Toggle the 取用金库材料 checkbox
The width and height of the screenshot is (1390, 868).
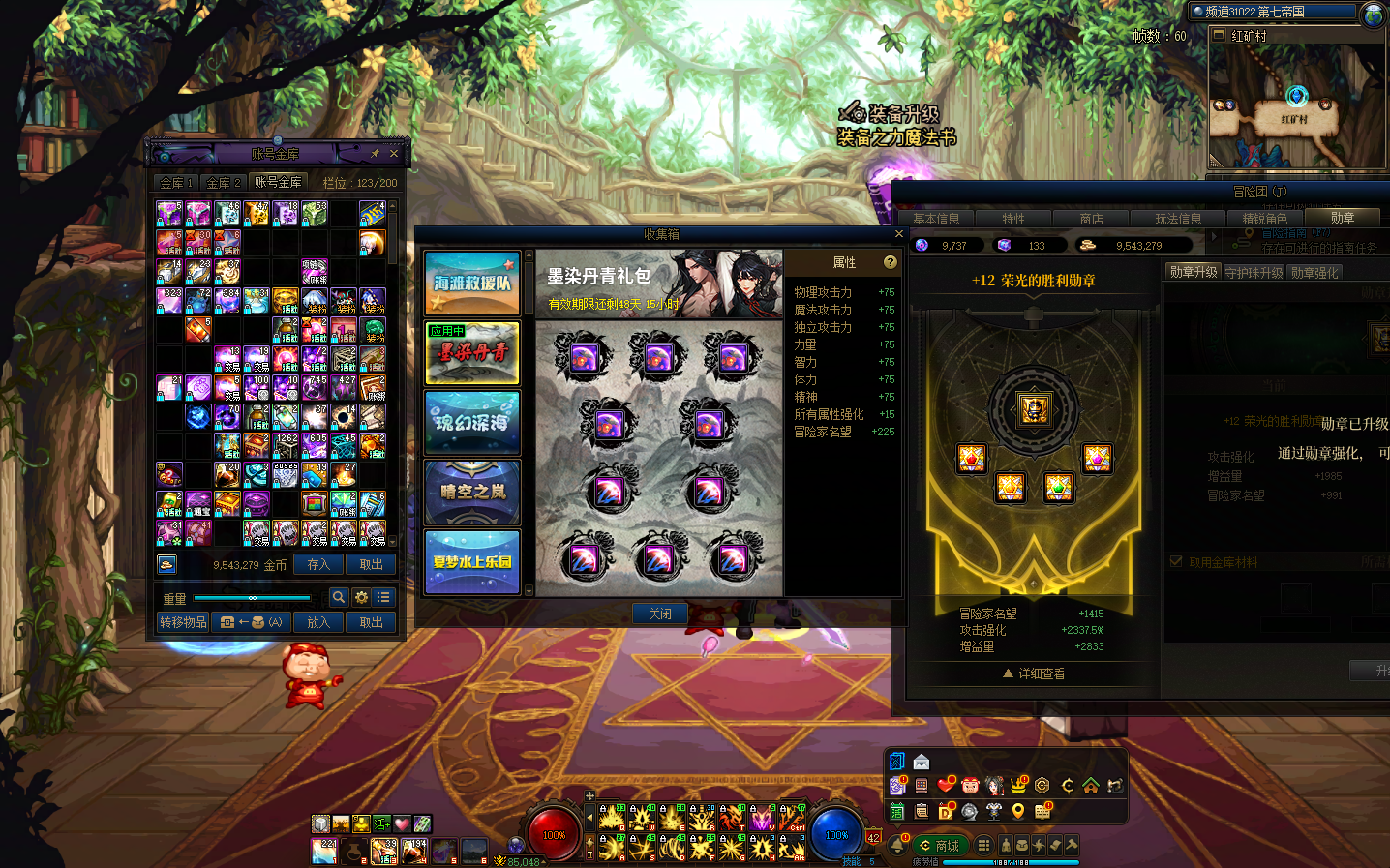pyautogui.click(x=1176, y=562)
